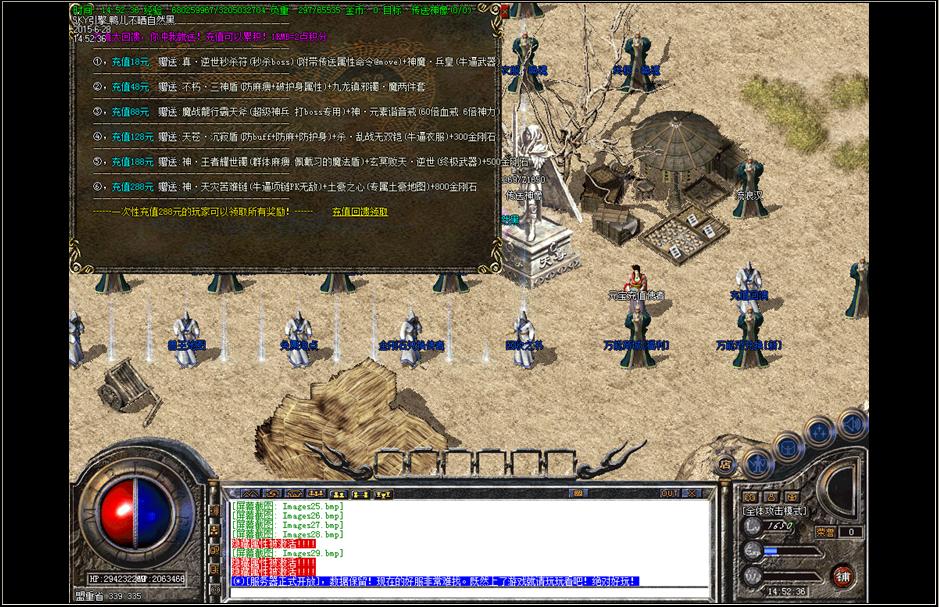Toggle the sound speaker round button
The image size is (939, 607).
[x=851, y=424]
